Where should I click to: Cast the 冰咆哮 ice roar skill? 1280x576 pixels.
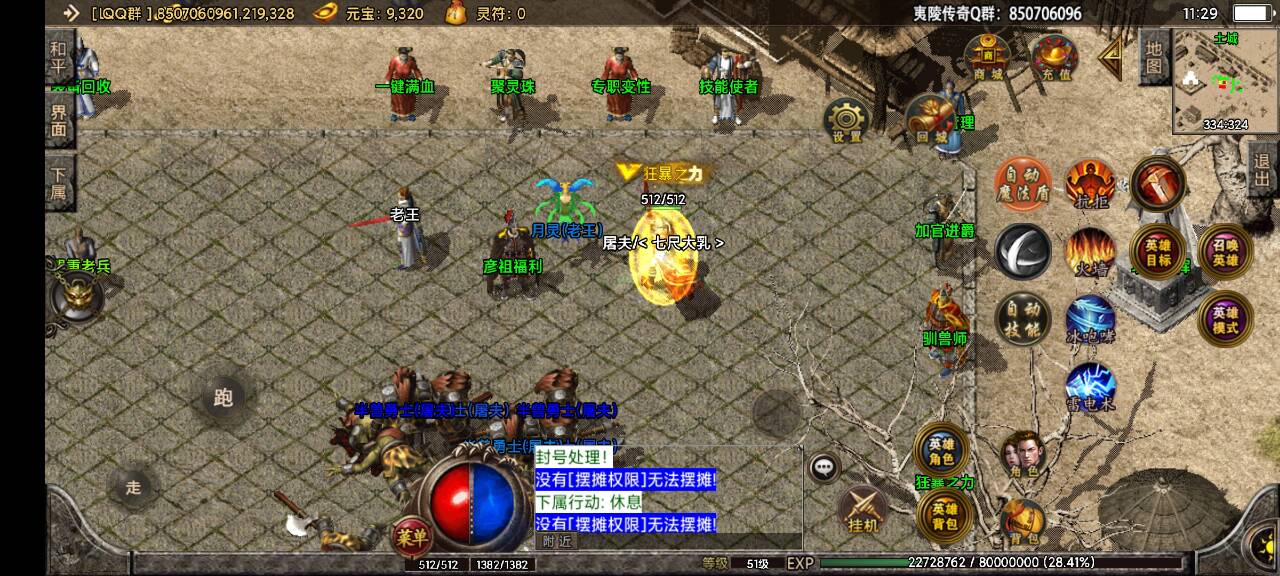1089,319
